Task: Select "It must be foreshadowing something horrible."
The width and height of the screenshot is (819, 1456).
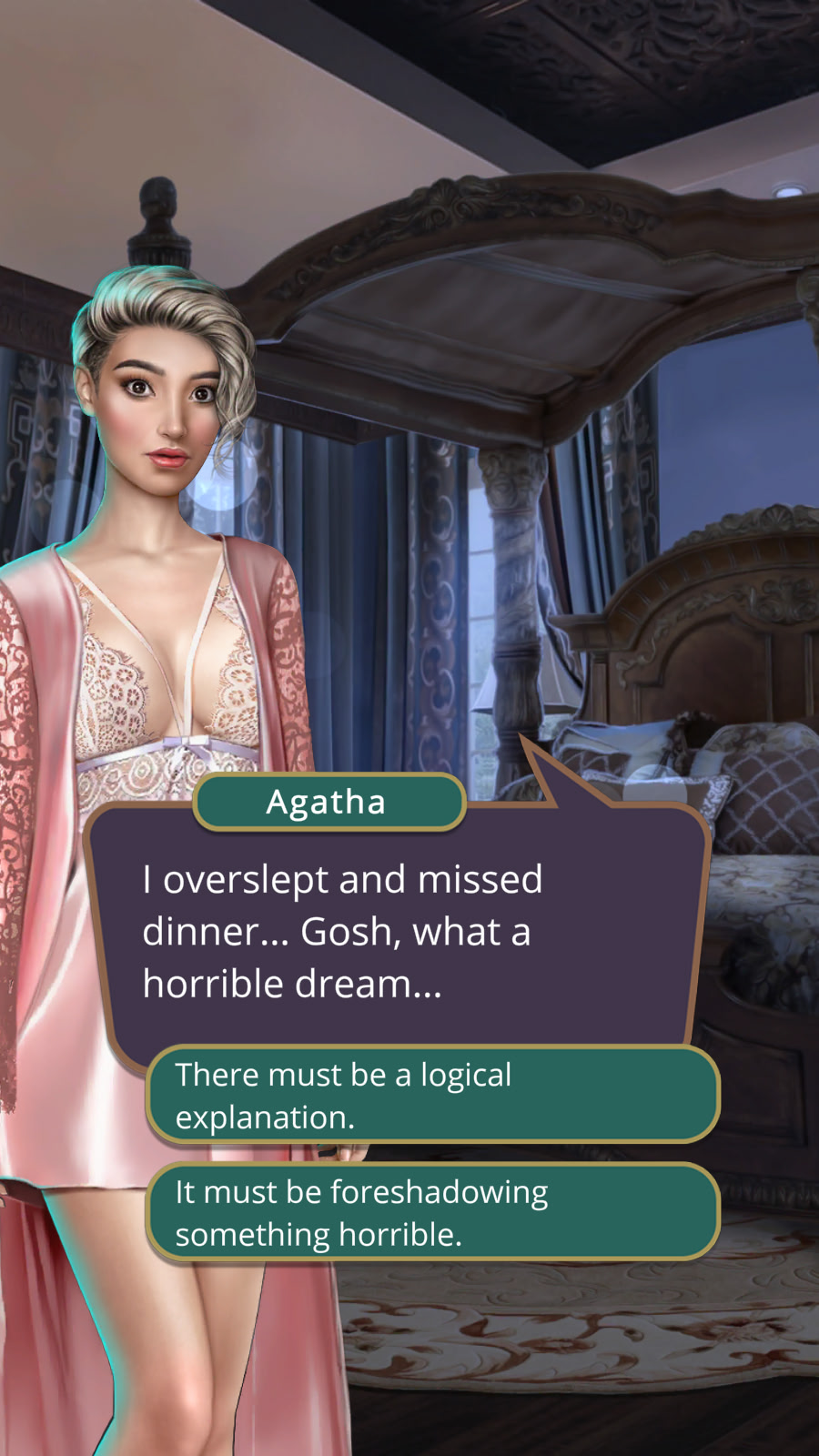Action: (432, 1212)
